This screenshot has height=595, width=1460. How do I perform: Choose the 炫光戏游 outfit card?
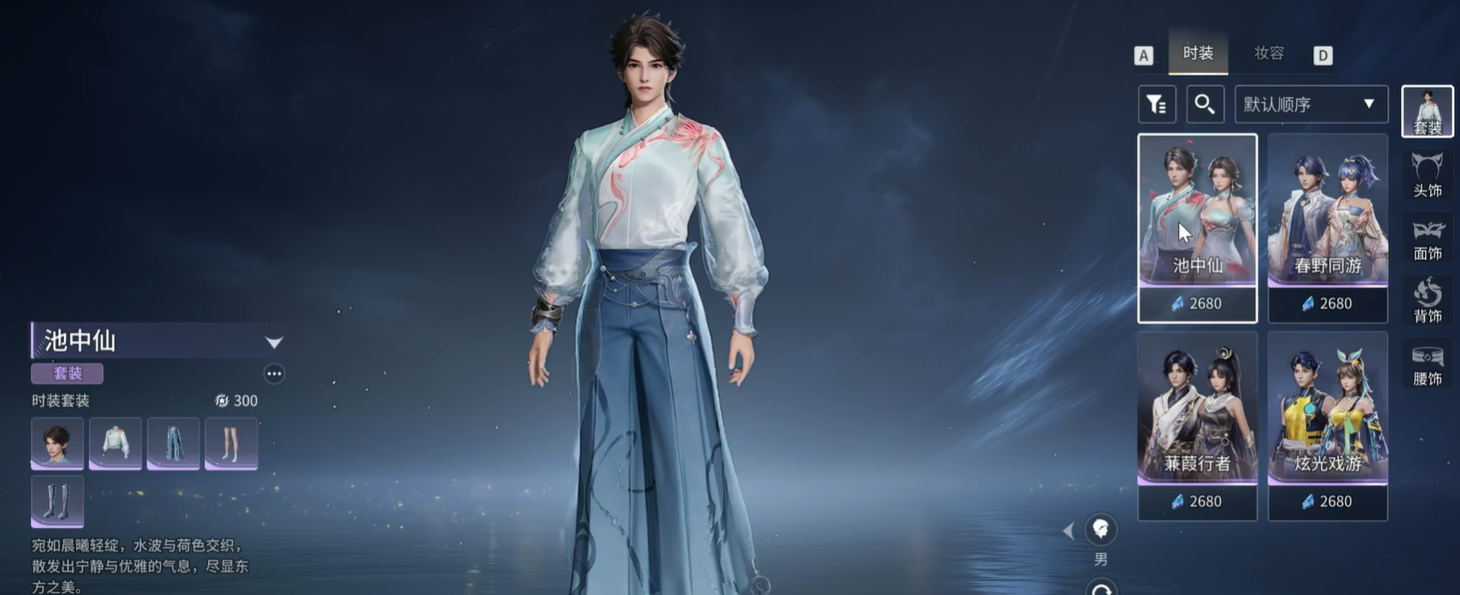(1327, 425)
